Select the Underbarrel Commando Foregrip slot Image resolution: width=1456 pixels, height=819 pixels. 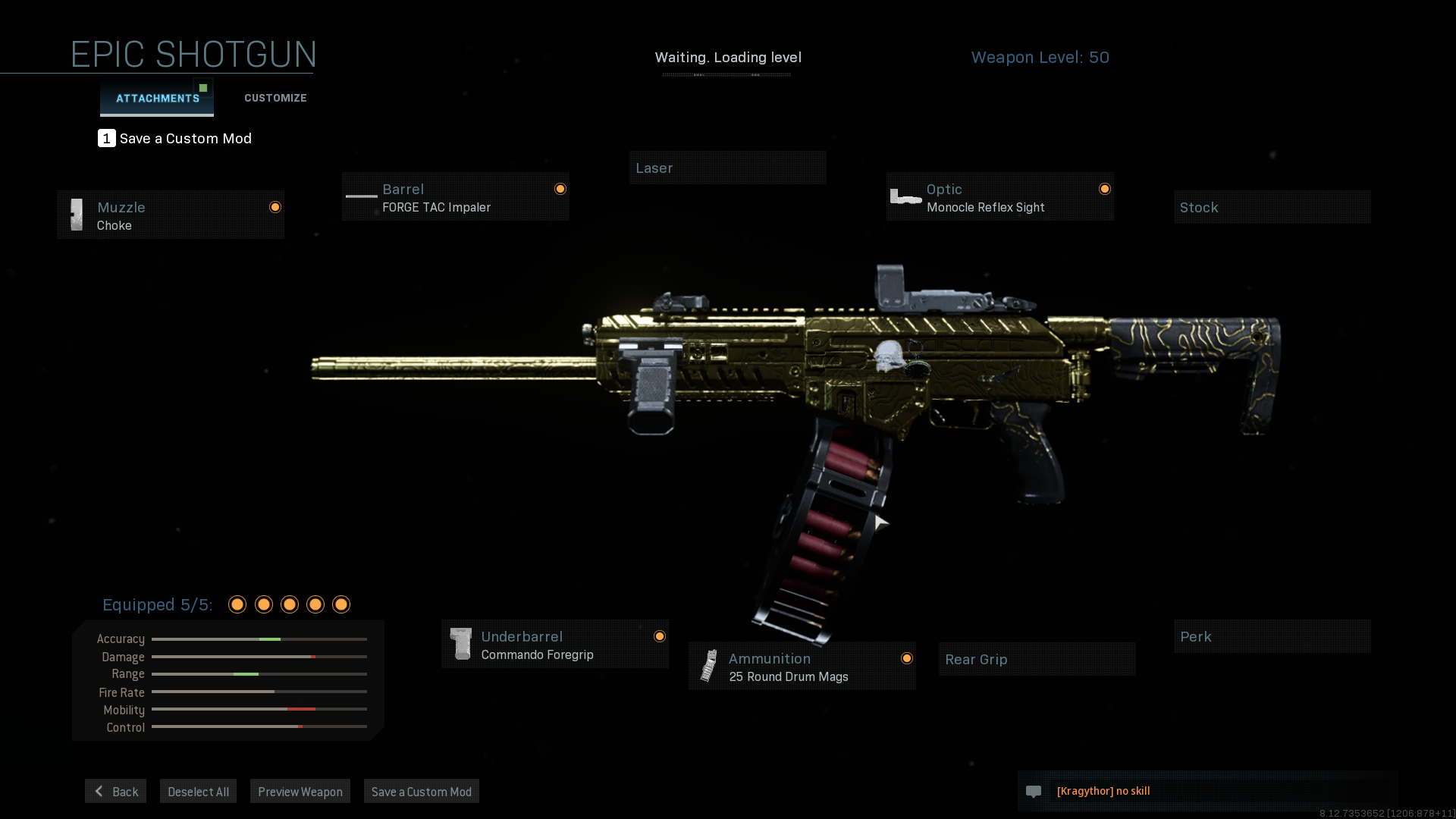pyautogui.click(x=555, y=645)
